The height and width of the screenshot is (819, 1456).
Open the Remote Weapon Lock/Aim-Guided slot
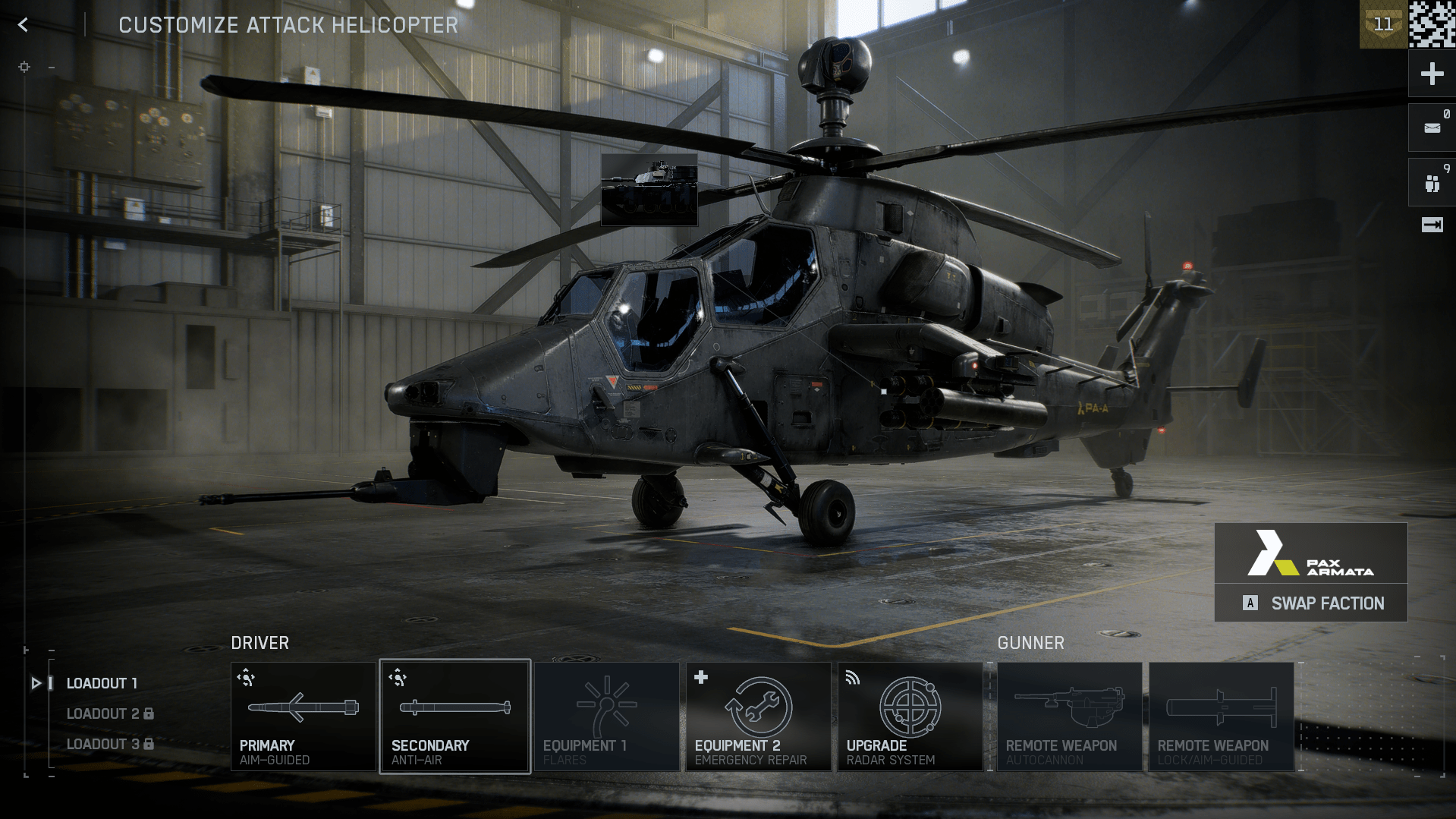click(x=1221, y=717)
